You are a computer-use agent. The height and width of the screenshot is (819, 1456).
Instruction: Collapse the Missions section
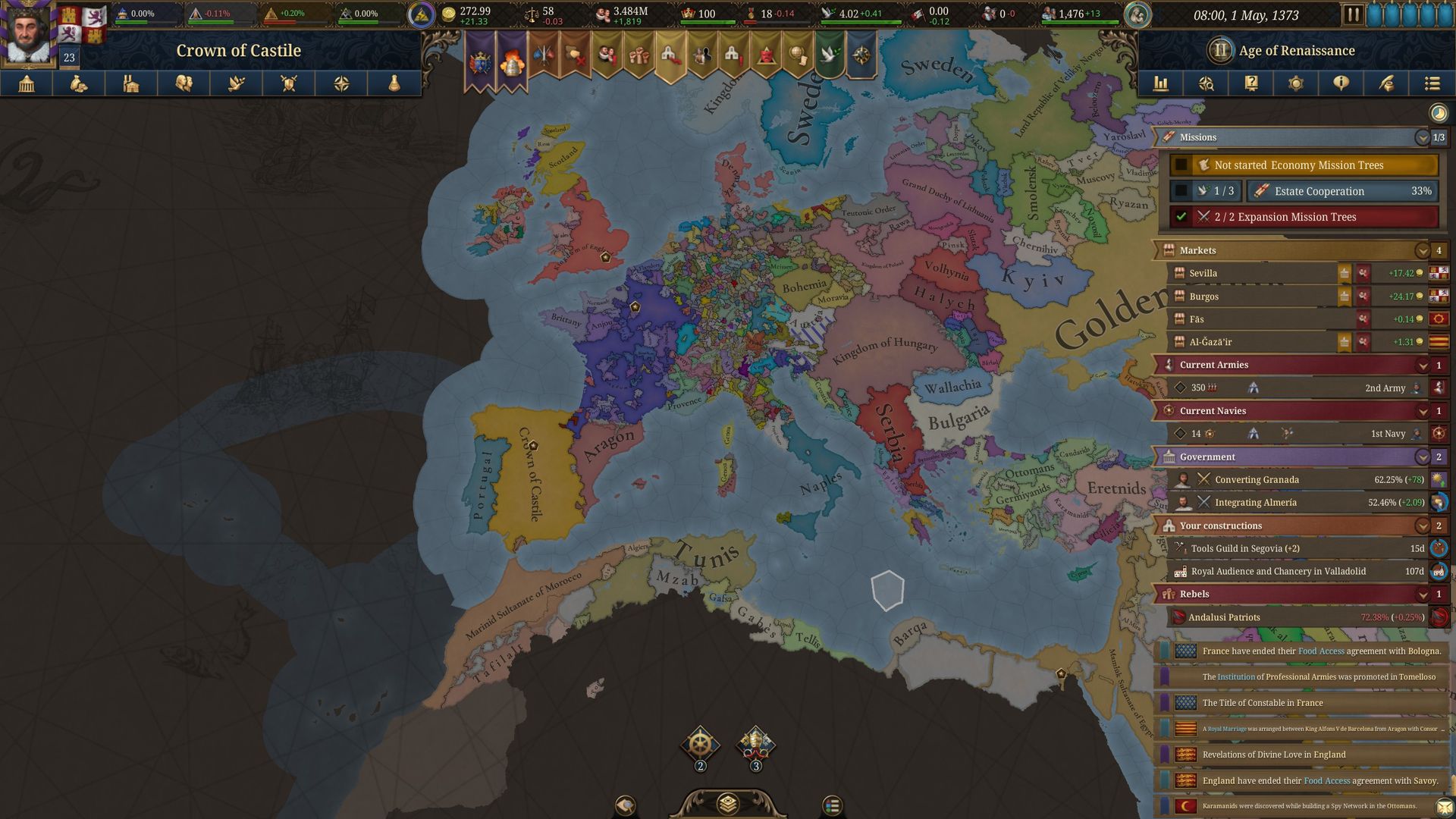click(x=1423, y=138)
